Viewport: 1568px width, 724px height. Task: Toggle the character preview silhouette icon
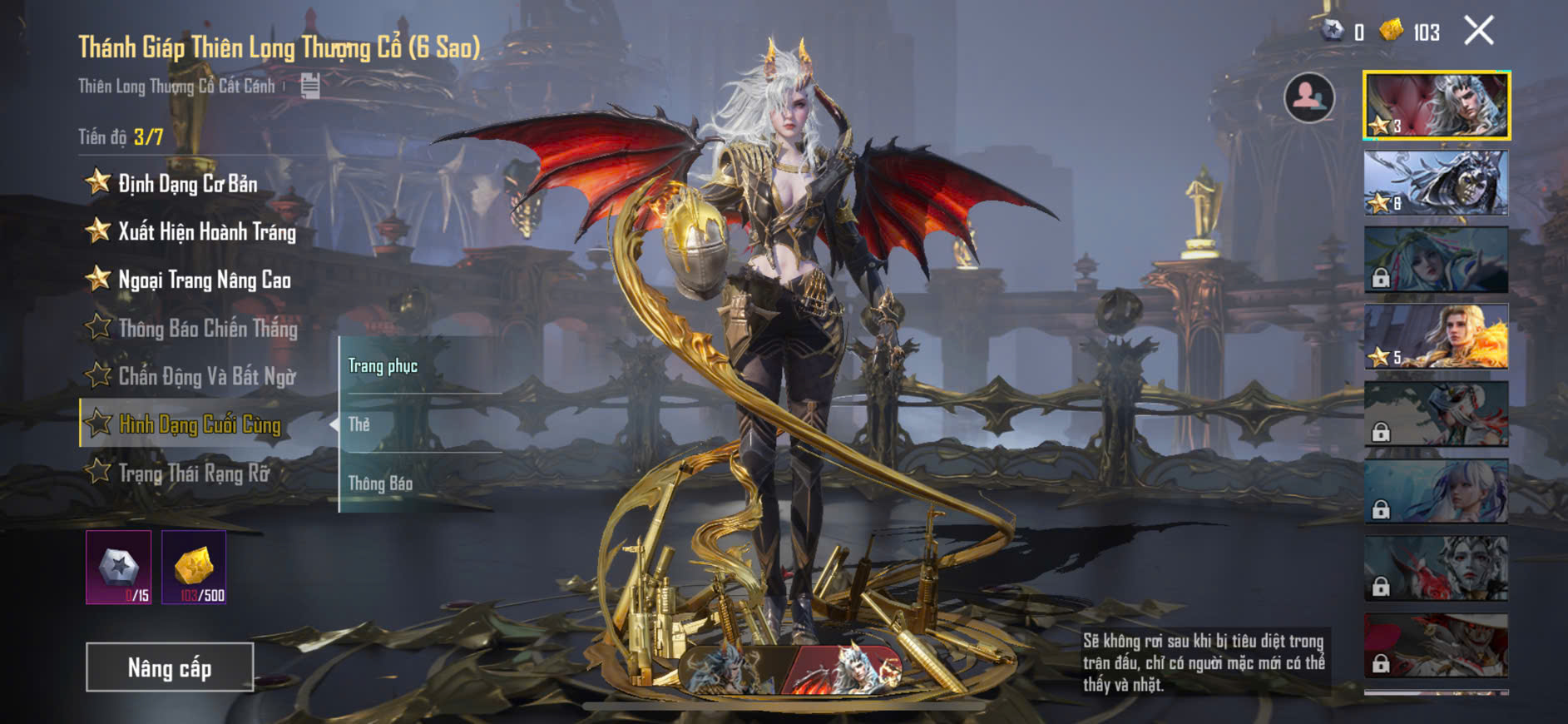pos(1309,97)
